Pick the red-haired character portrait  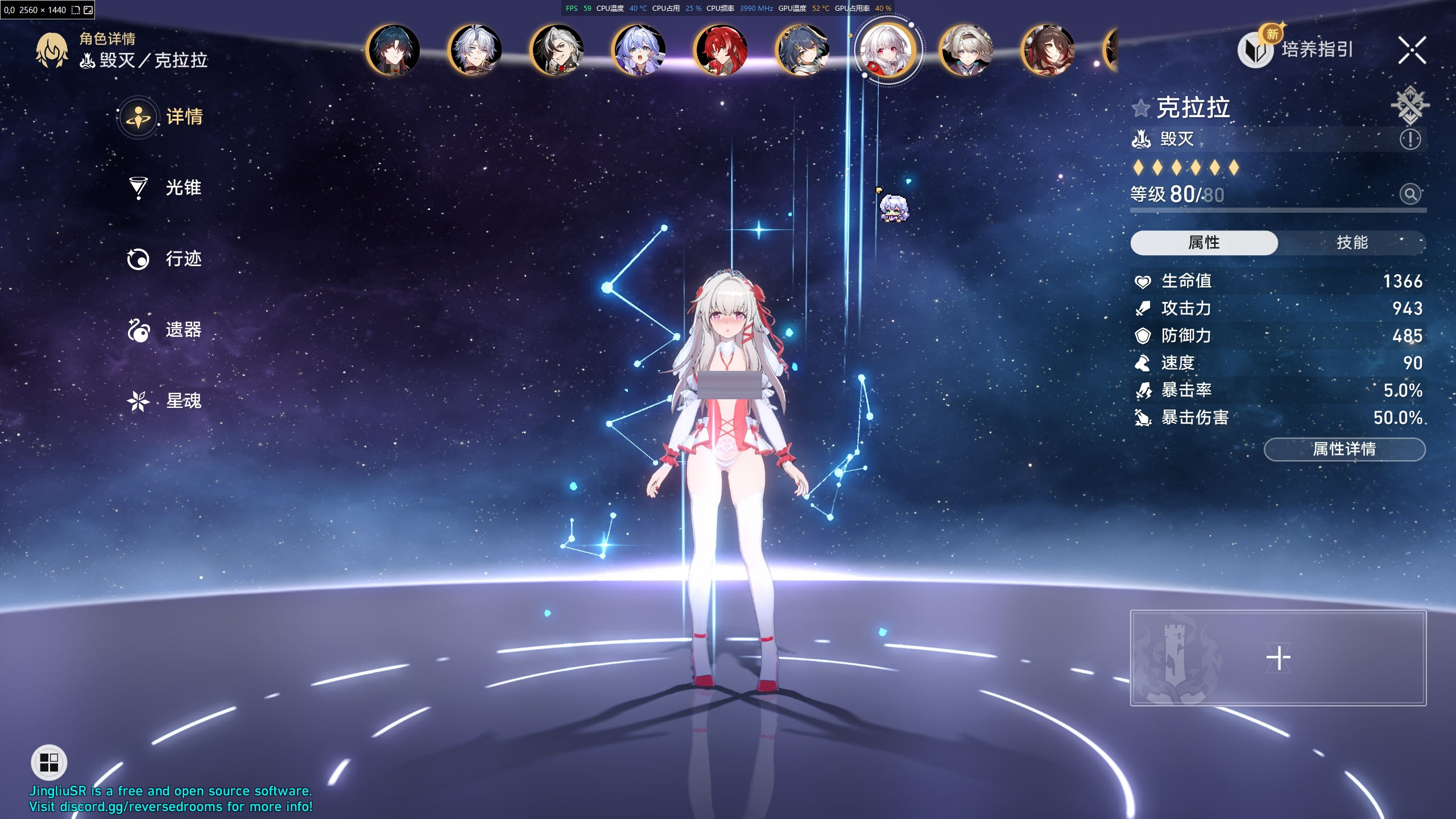click(x=721, y=50)
